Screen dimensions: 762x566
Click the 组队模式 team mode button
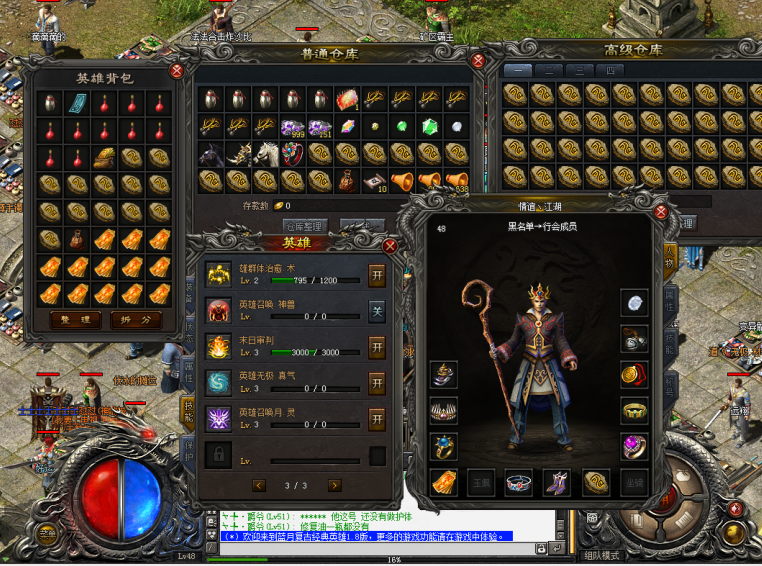(x=603, y=555)
